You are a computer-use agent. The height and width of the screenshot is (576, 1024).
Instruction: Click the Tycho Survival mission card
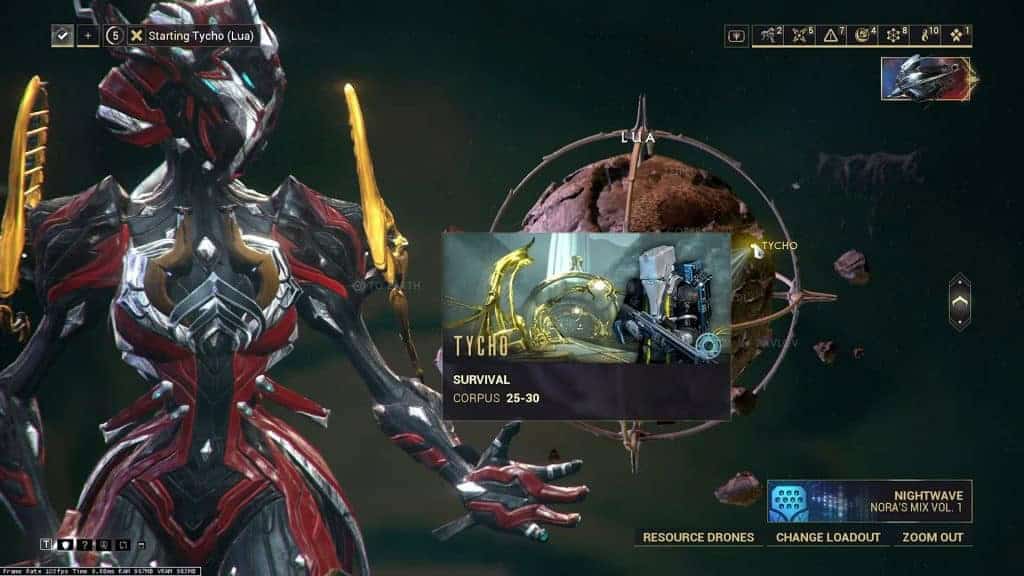(x=586, y=325)
